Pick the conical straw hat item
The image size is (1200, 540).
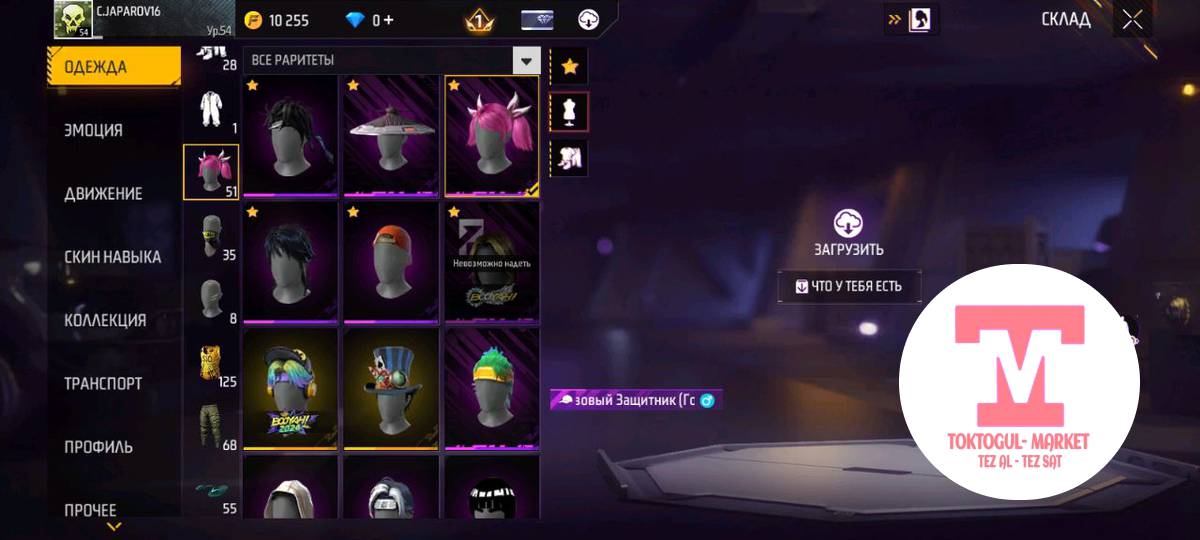(390, 135)
